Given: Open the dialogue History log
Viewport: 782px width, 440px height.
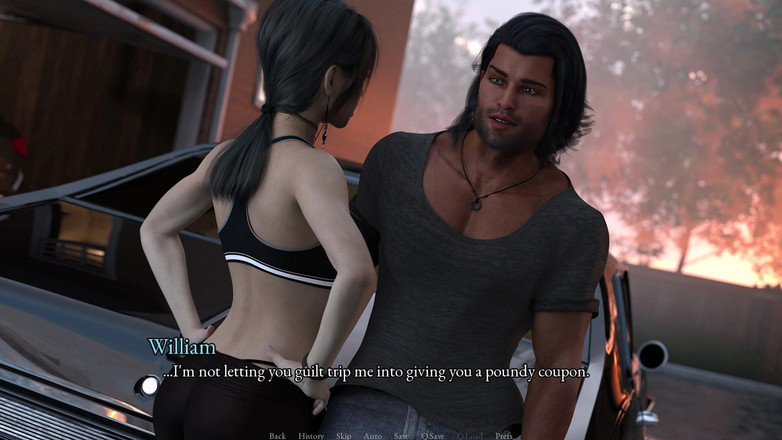Looking at the screenshot, I should pyautogui.click(x=311, y=436).
